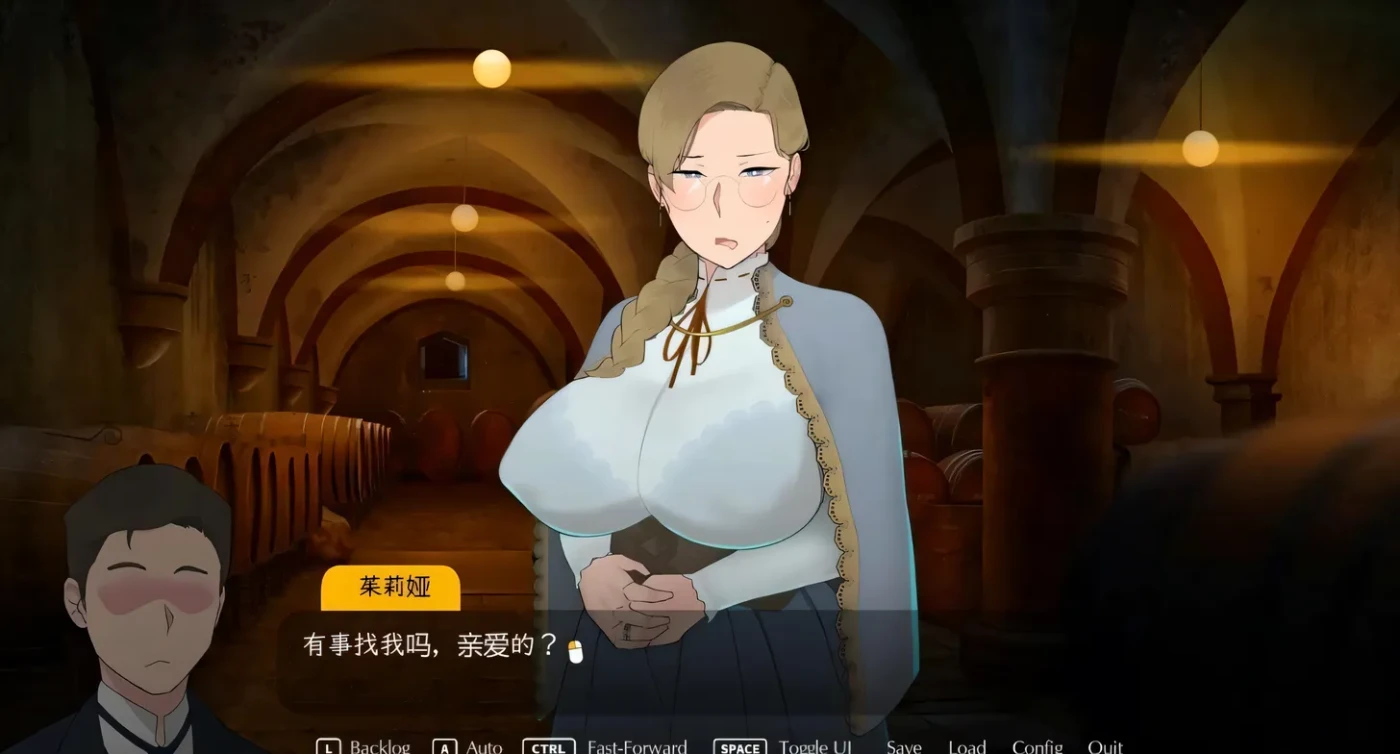This screenshot has width=1400, height=754.
Task: Click the SPACE key badge for Toggle UI
Action: pos(738,746)
